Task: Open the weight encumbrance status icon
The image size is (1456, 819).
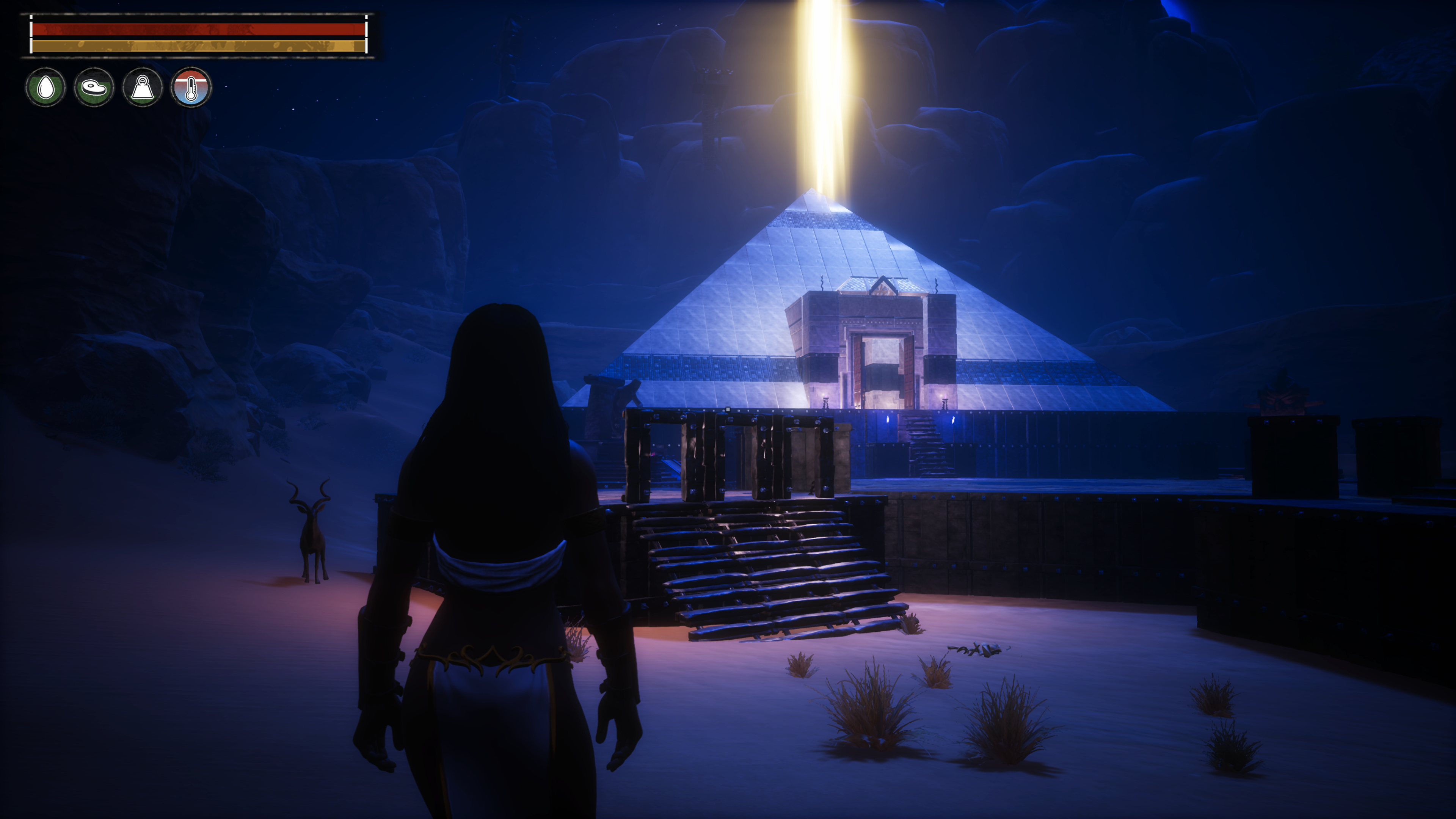Action: [x=143, y=88]
